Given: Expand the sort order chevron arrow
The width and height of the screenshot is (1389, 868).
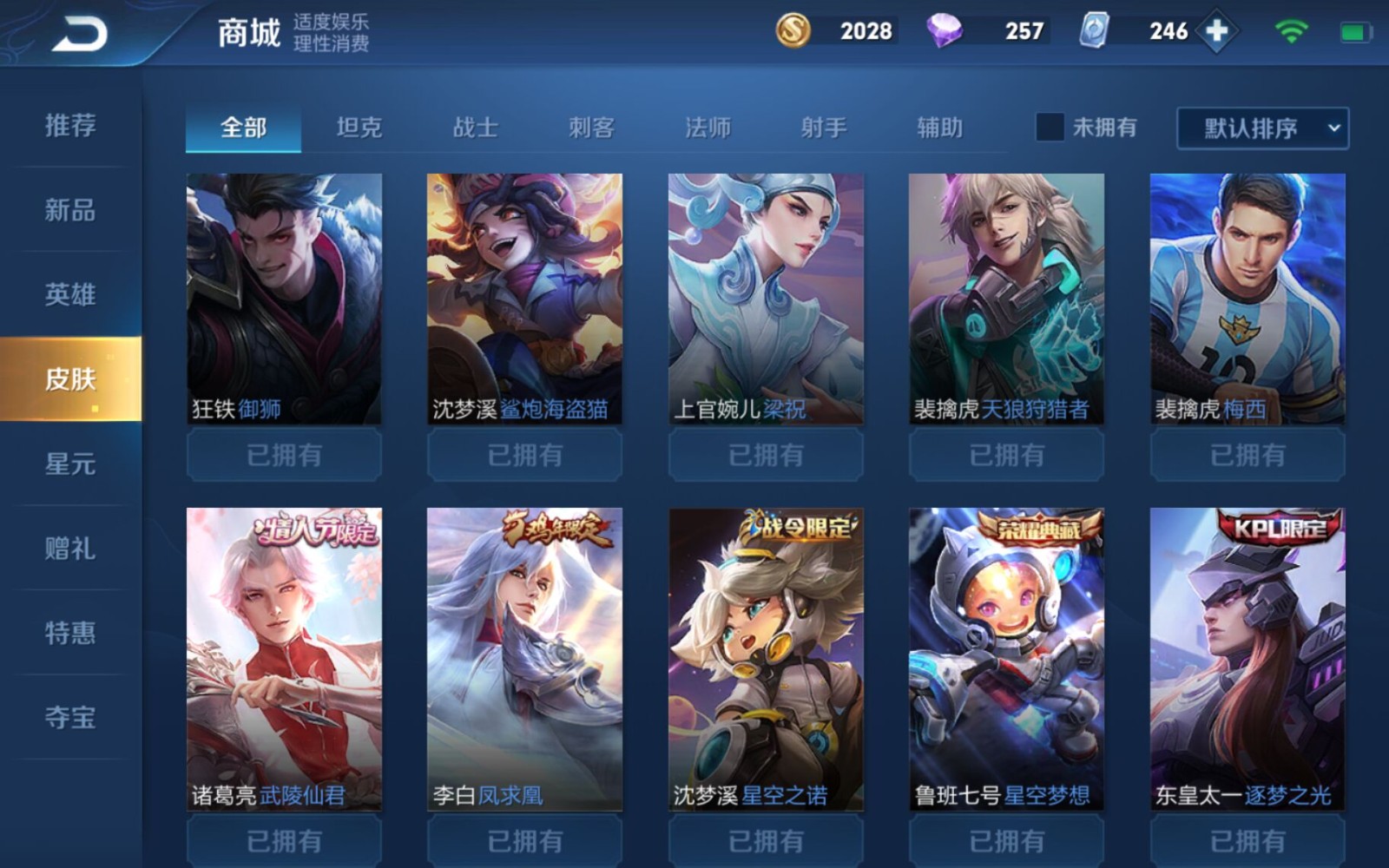Looking at the screenshot, I should [1334, 127].
